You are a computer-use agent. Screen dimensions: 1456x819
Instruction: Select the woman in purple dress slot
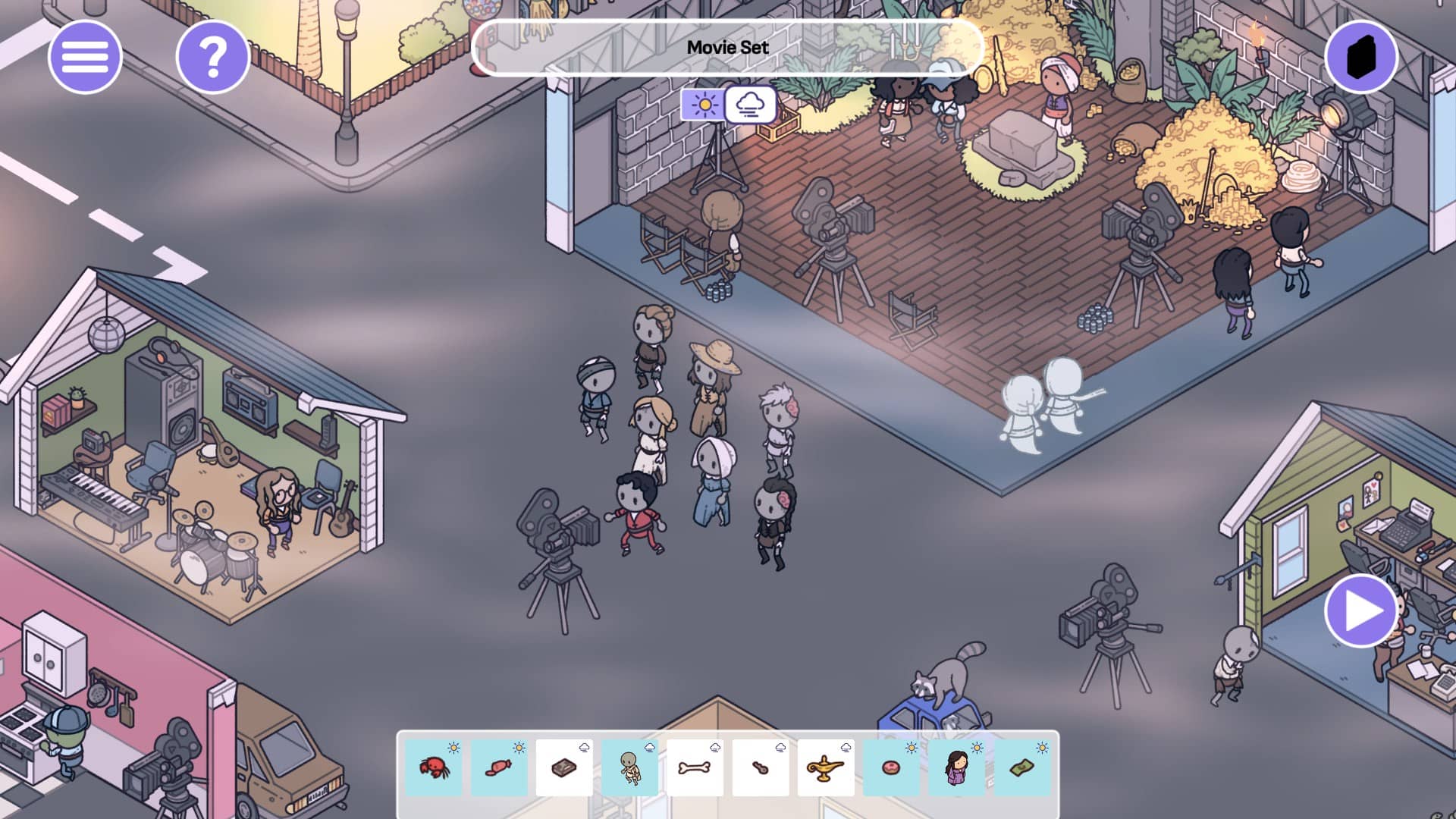point(957,767)
